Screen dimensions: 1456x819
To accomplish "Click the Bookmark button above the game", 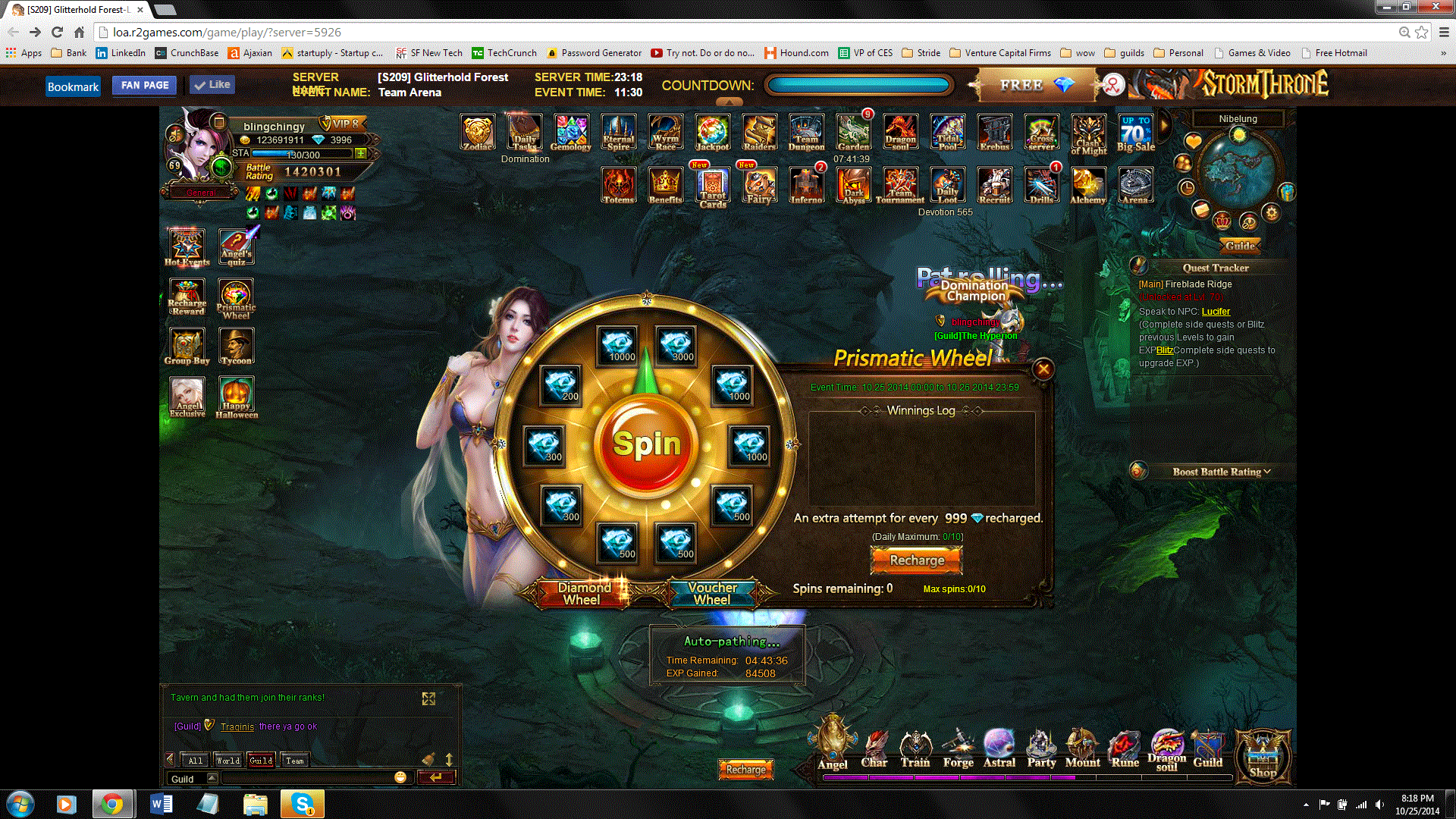I will click(x=73, y=86).
